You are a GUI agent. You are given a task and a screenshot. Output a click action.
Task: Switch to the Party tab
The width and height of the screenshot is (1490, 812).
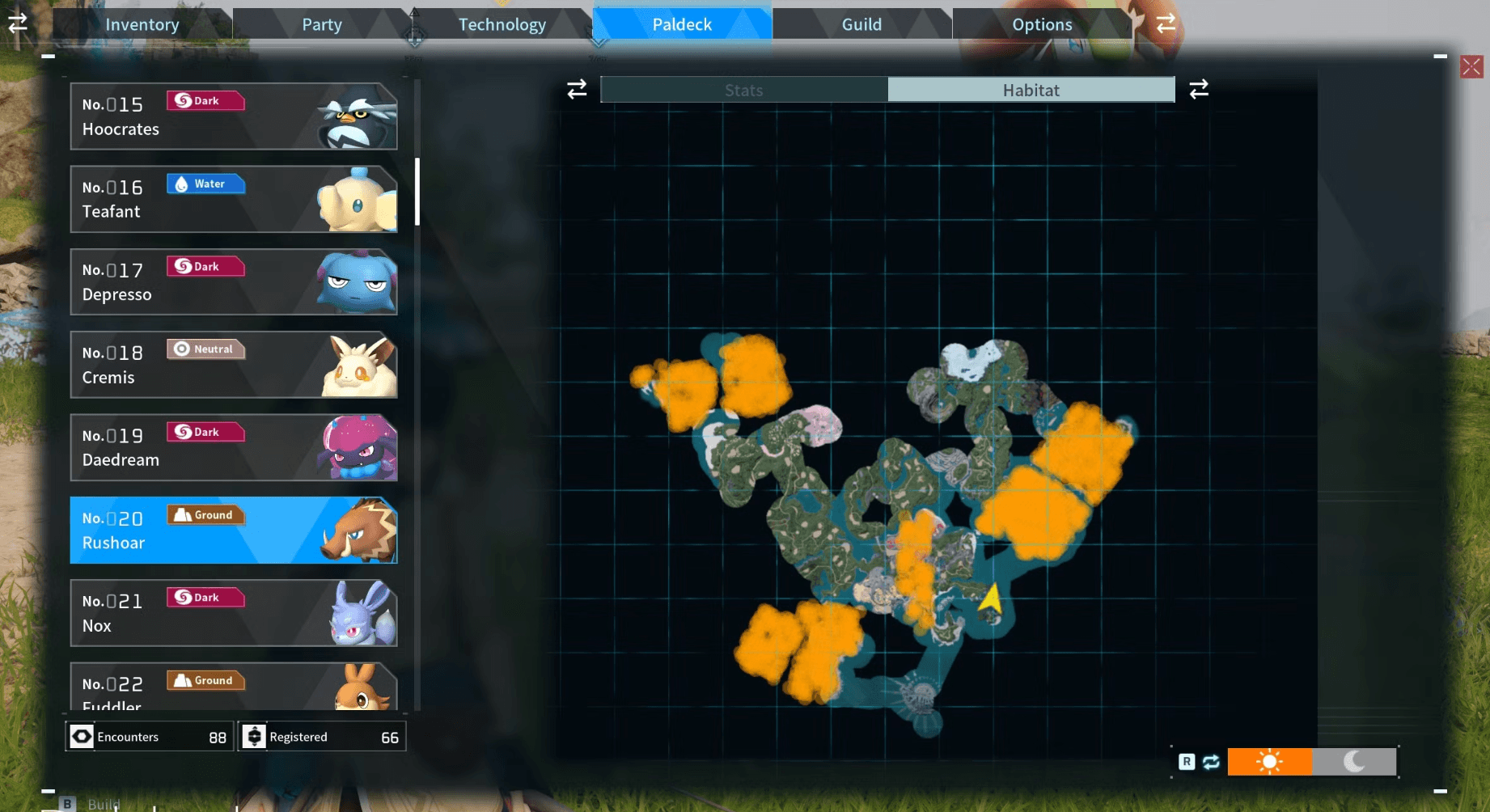click(x=322, y=24)
